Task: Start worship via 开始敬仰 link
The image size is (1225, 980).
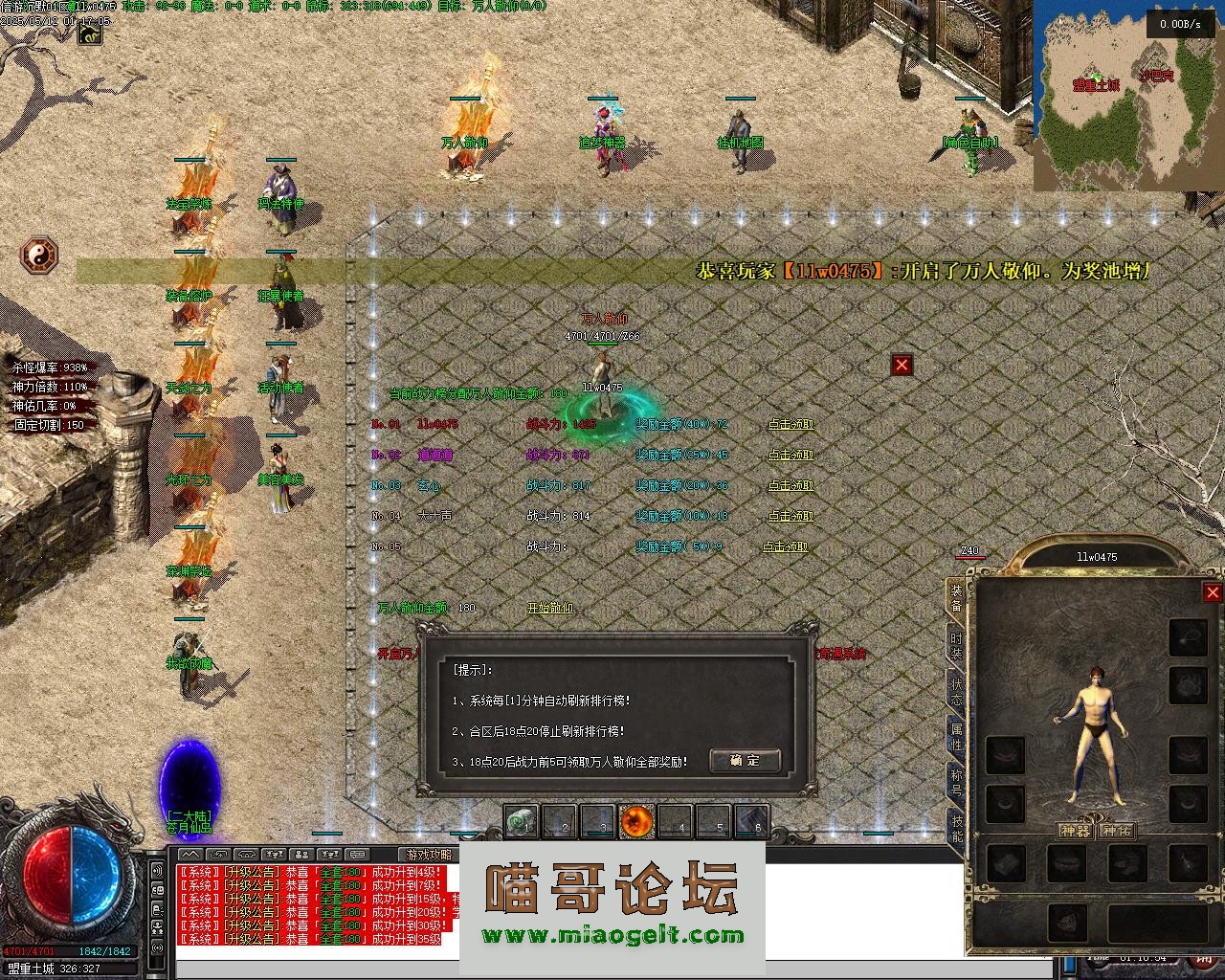Action: click(x=550, y=608)
